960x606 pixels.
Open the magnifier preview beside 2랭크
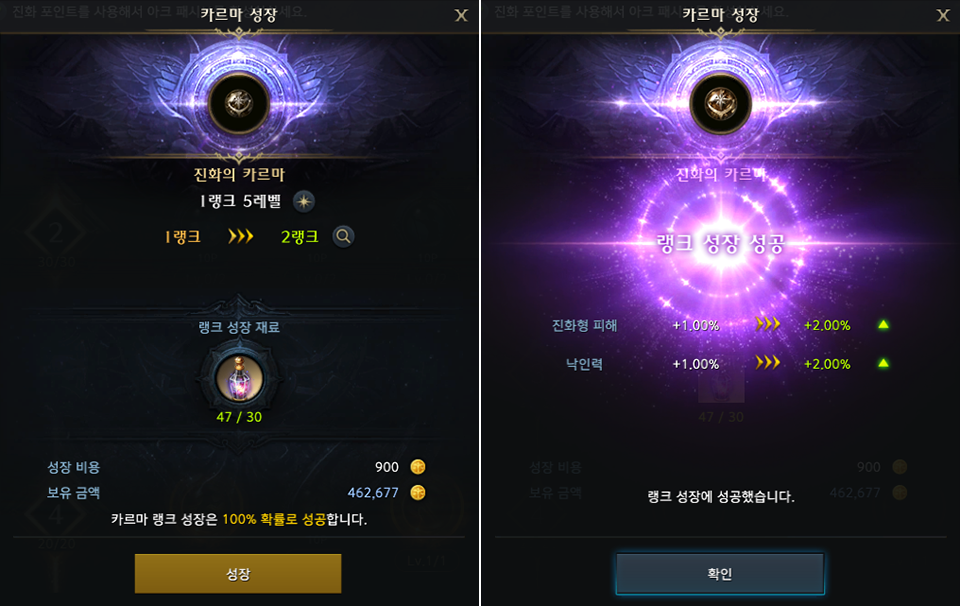(343, 237)
